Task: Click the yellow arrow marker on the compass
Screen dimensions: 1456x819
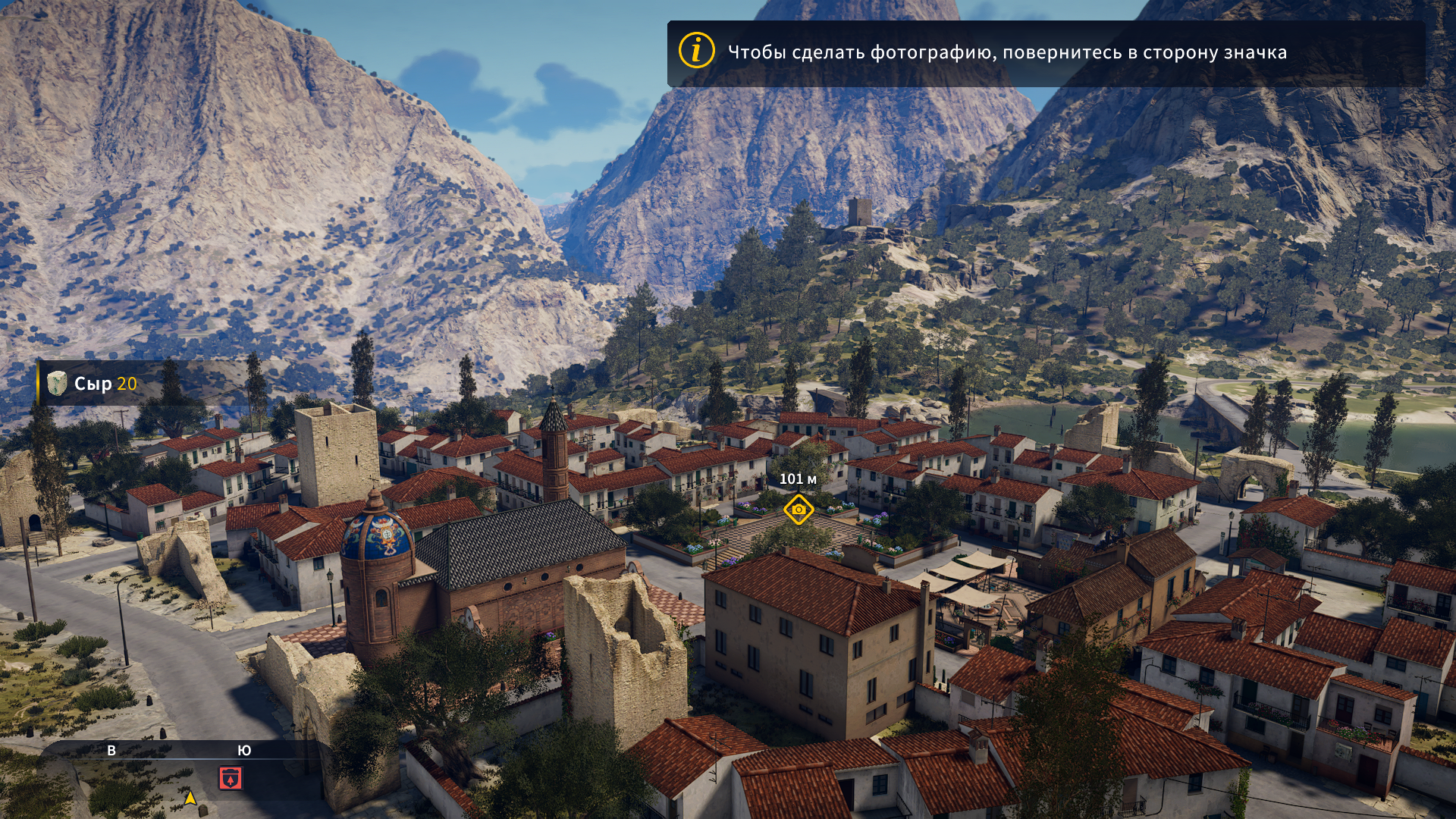Action: [190, 798]
